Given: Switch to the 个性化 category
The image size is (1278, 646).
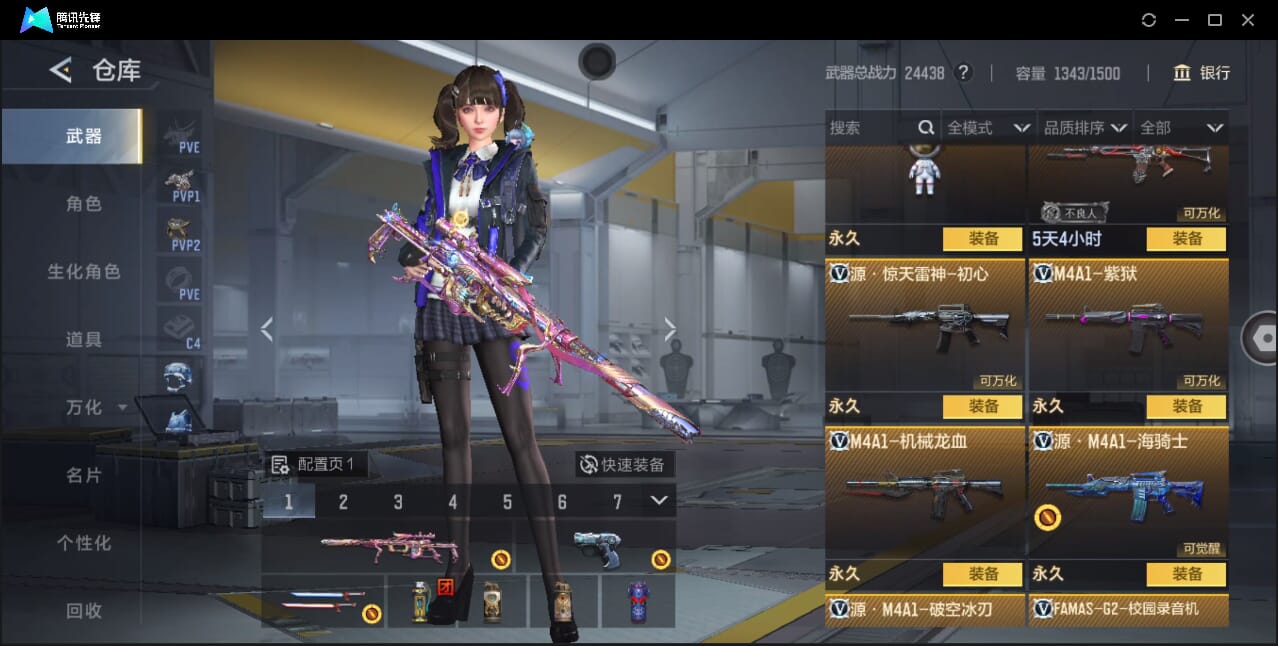Looking at the screenshot, I should [84, 543].
